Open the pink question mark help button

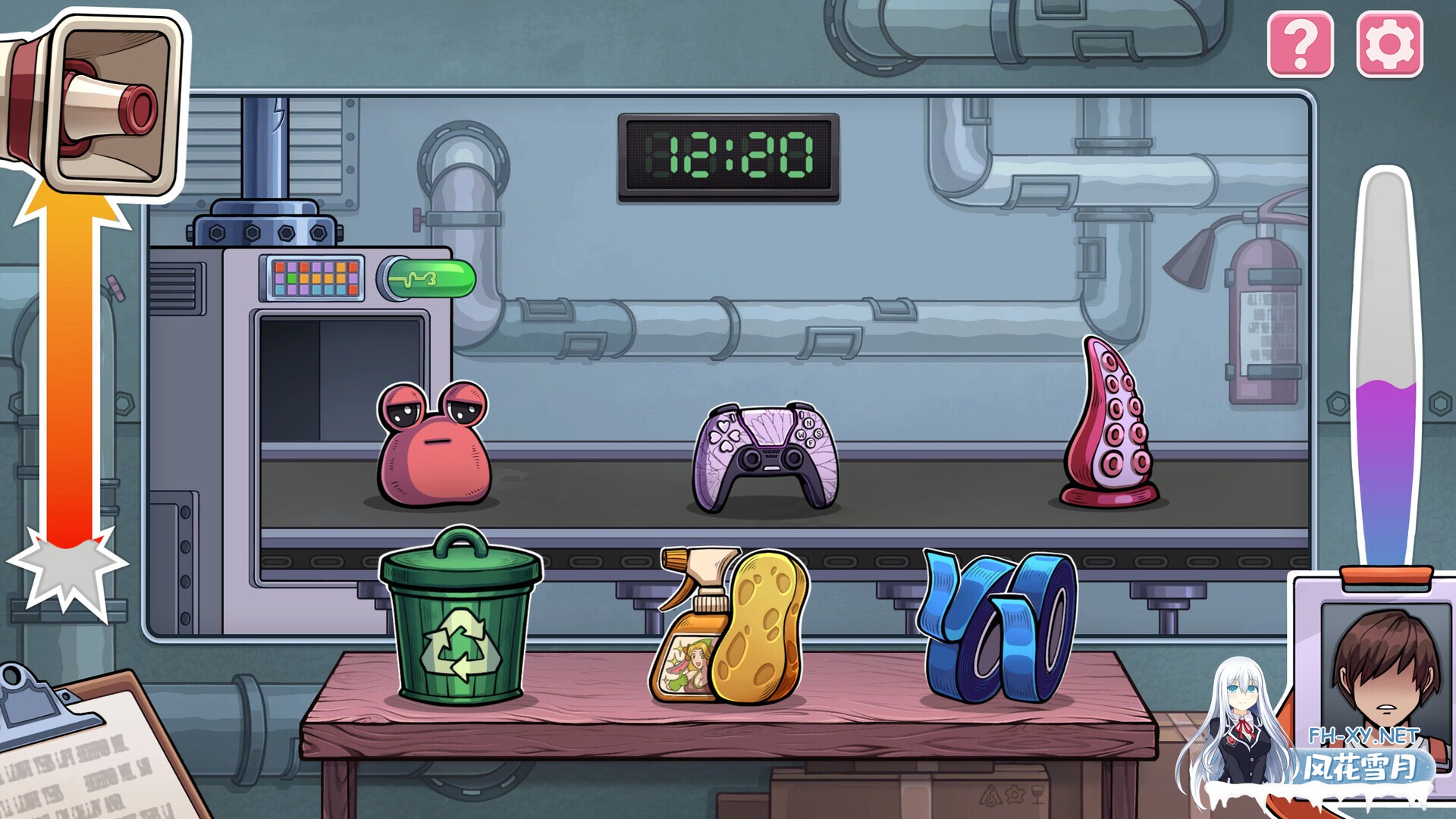(x=1300, y=44)
